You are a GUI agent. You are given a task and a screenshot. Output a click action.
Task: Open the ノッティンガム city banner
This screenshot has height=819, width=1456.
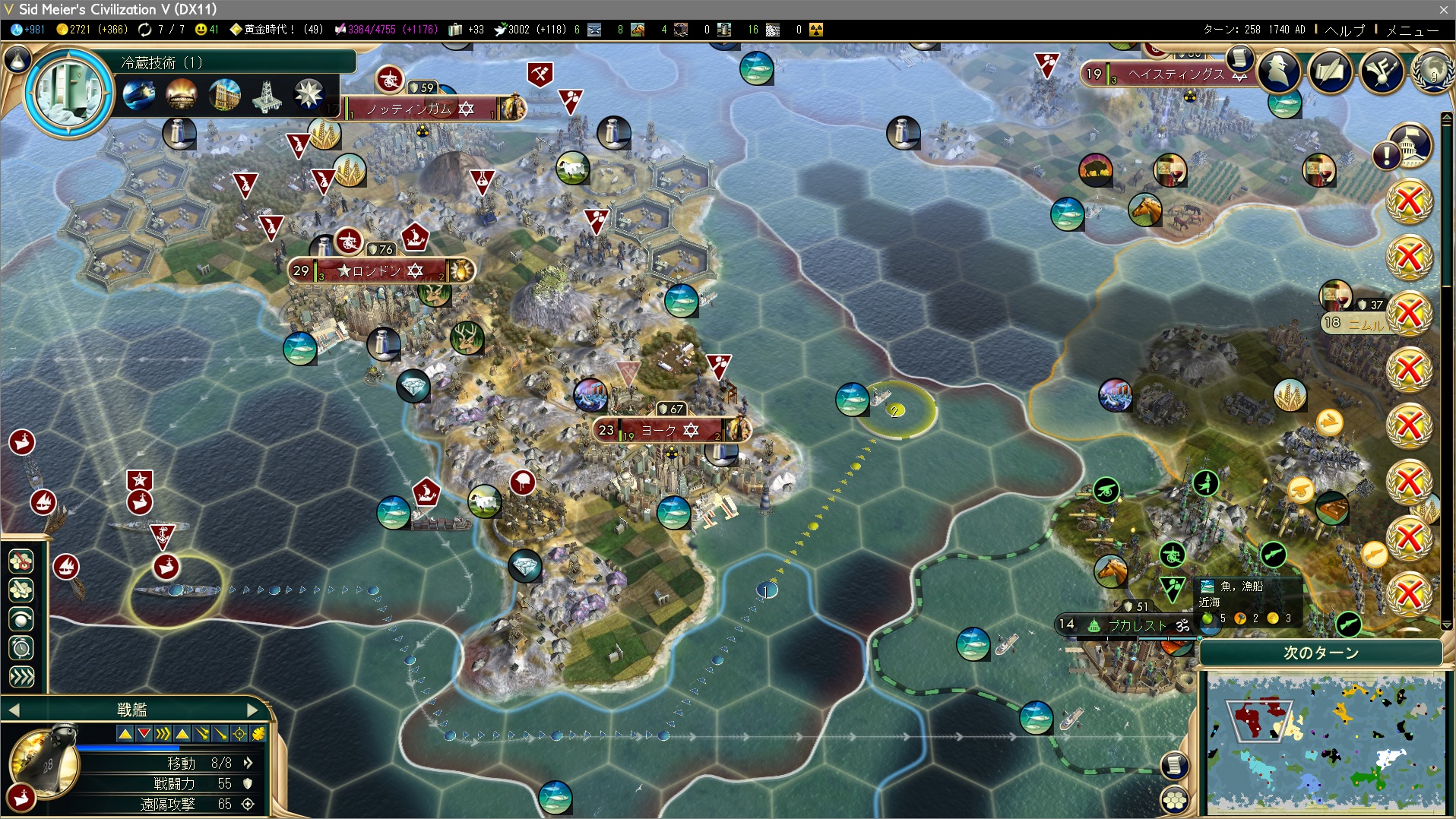(420, 109)
